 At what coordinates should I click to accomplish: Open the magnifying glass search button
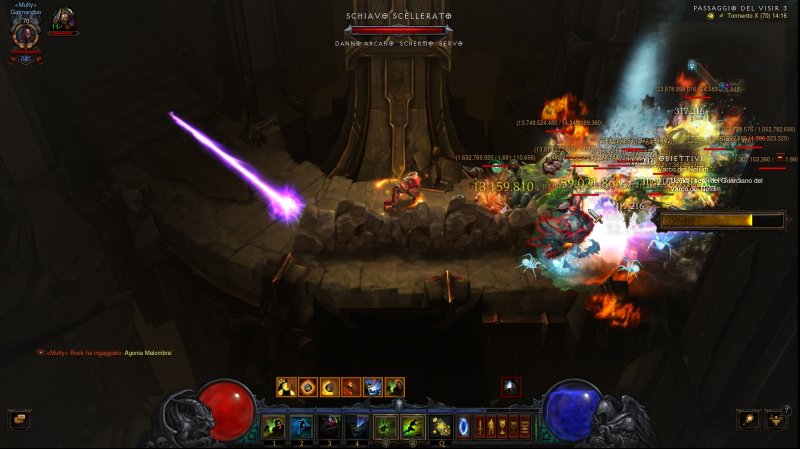point(748,419)
